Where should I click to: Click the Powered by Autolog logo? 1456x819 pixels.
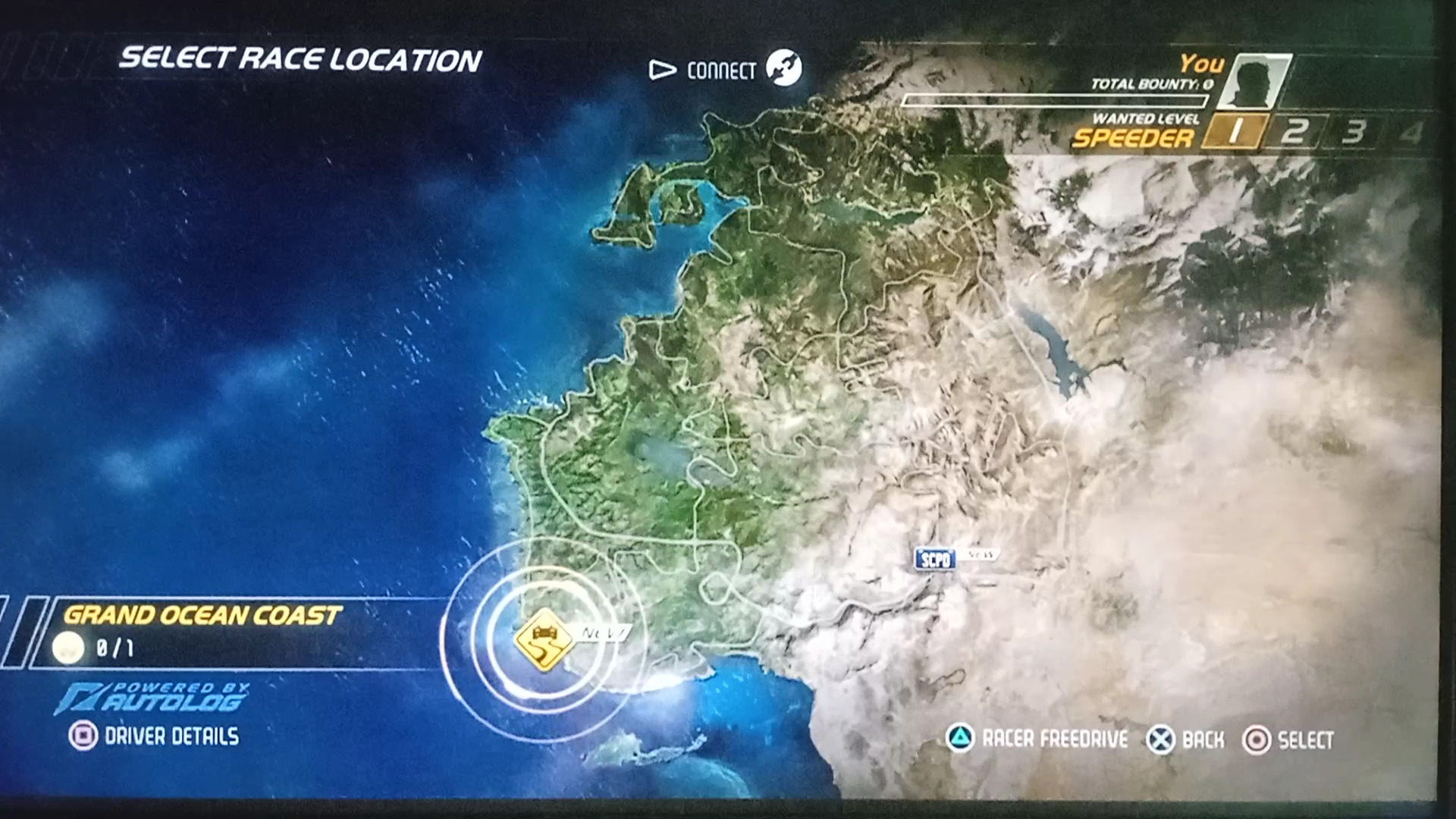(x=152, y=698)
